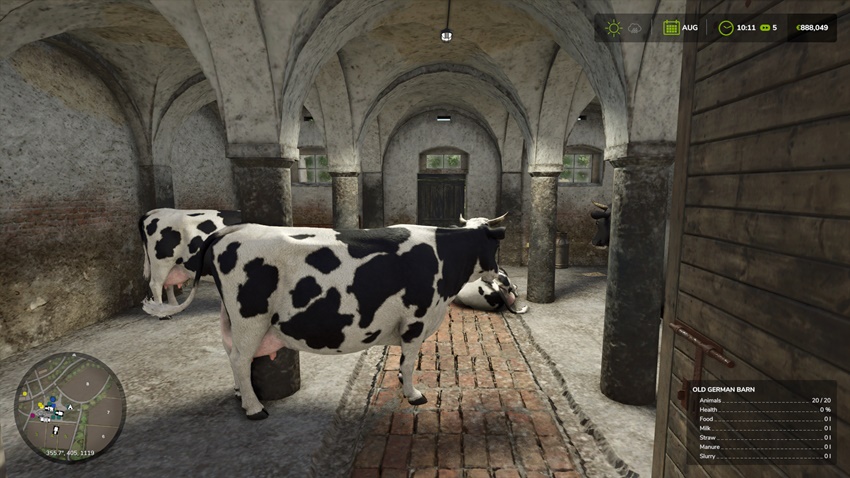Select the cloudy forecast icon
850x478 pixels.
tap(635, 28)
